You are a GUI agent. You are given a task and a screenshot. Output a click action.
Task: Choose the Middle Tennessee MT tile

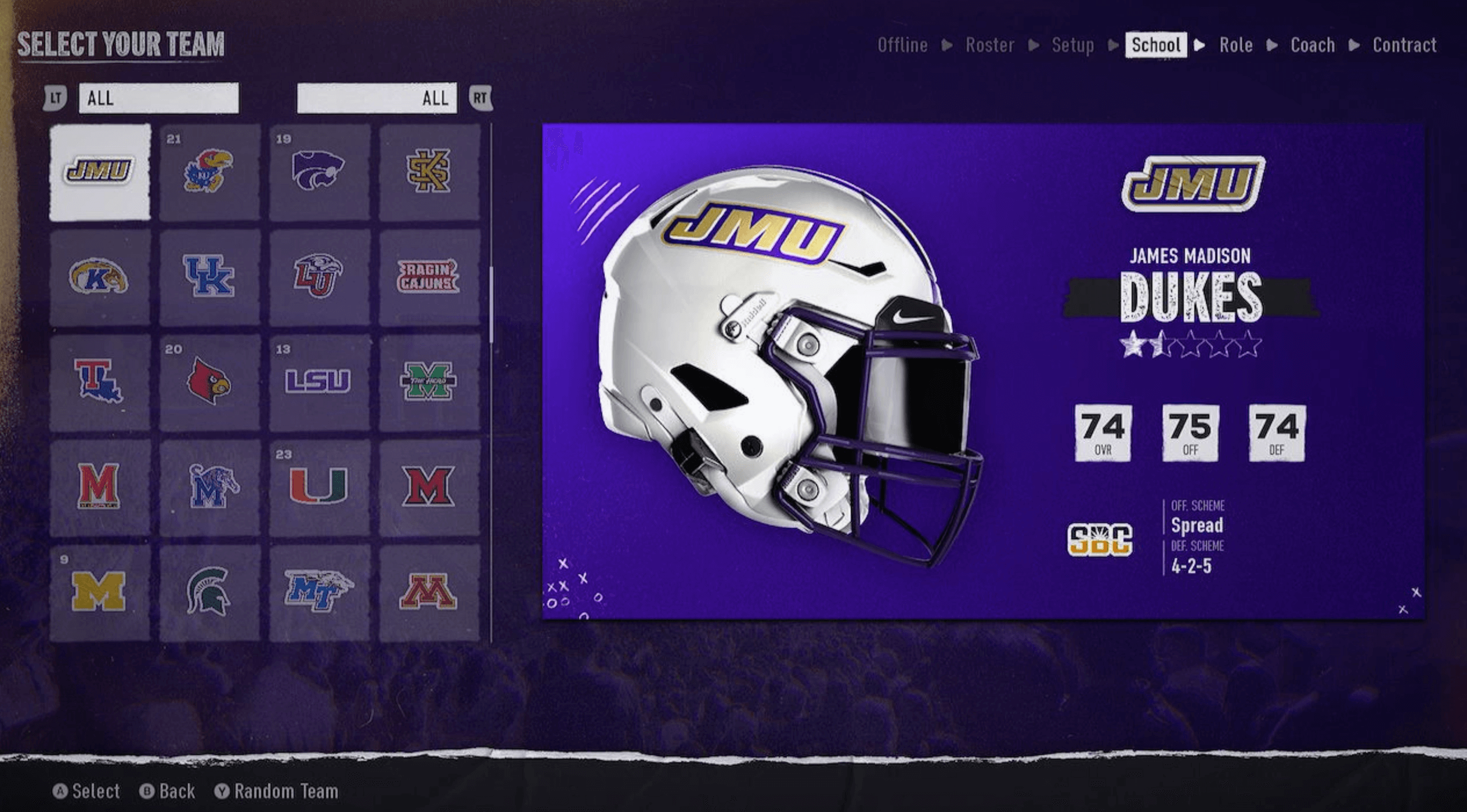point(319,592)
